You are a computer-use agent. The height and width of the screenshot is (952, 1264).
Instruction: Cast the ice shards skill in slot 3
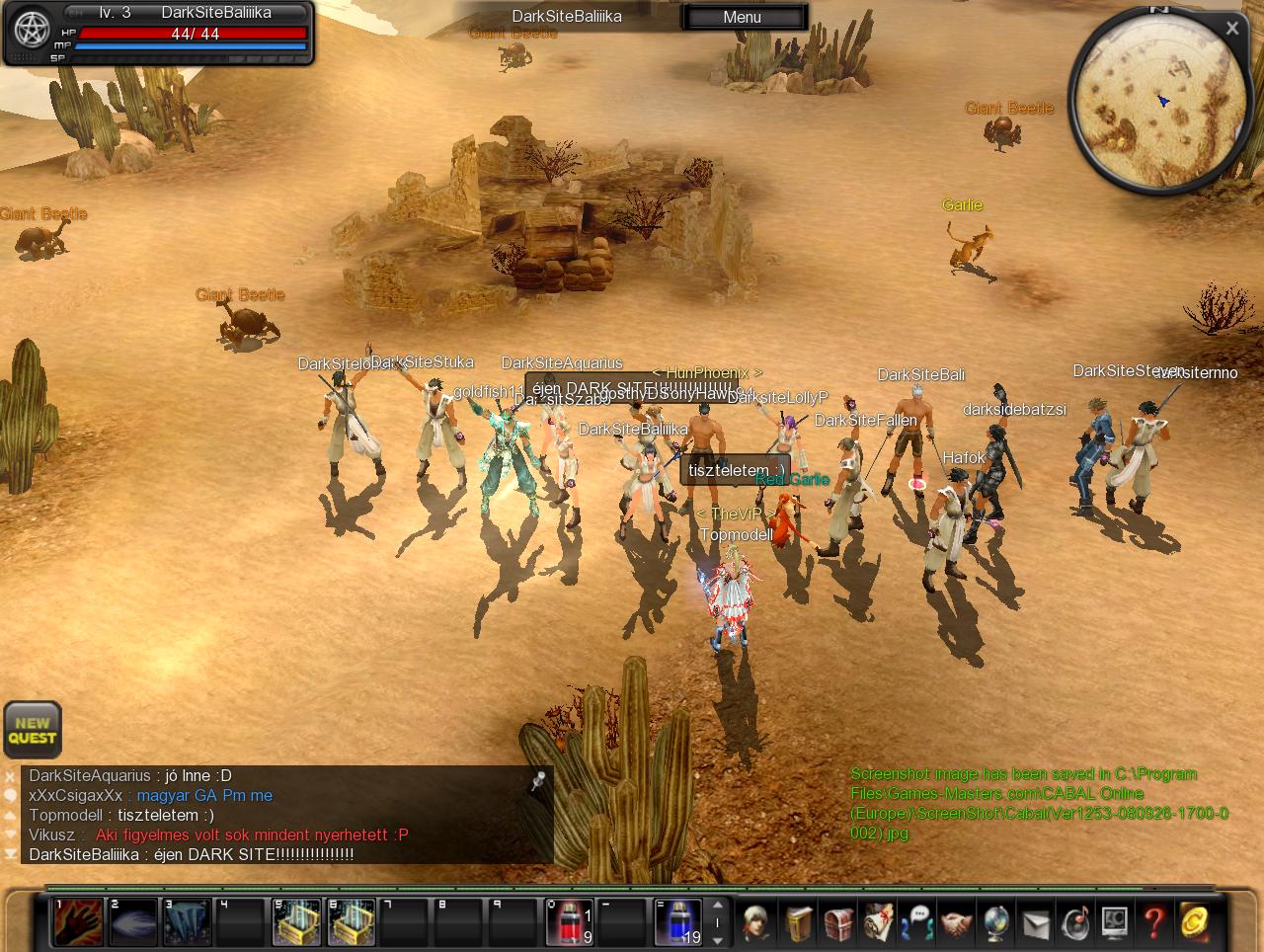[x=187, y=922]
